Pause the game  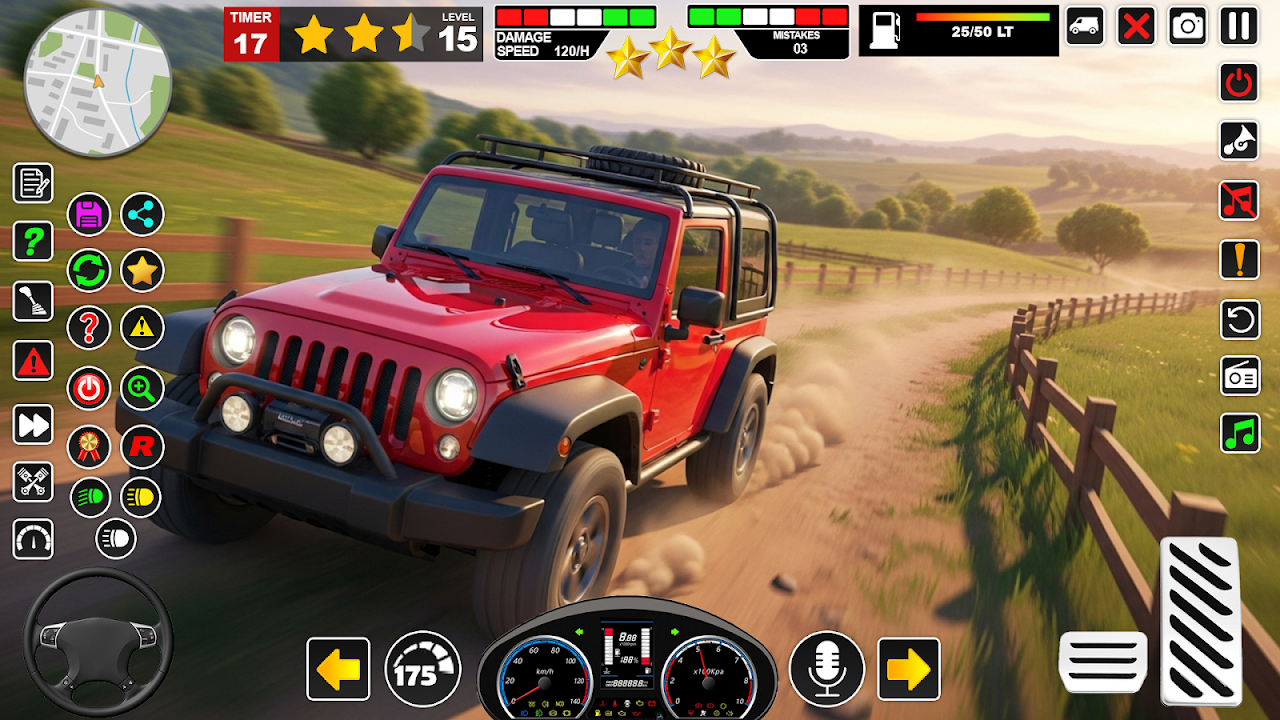[1239, 25]
